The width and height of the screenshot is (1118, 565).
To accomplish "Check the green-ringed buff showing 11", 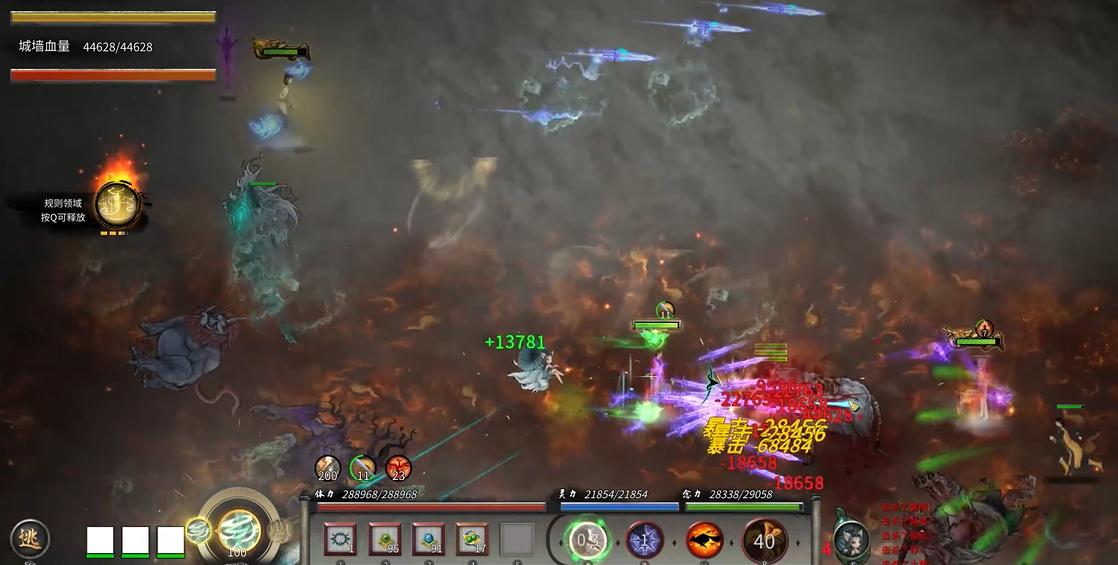I will coord(363,468).
